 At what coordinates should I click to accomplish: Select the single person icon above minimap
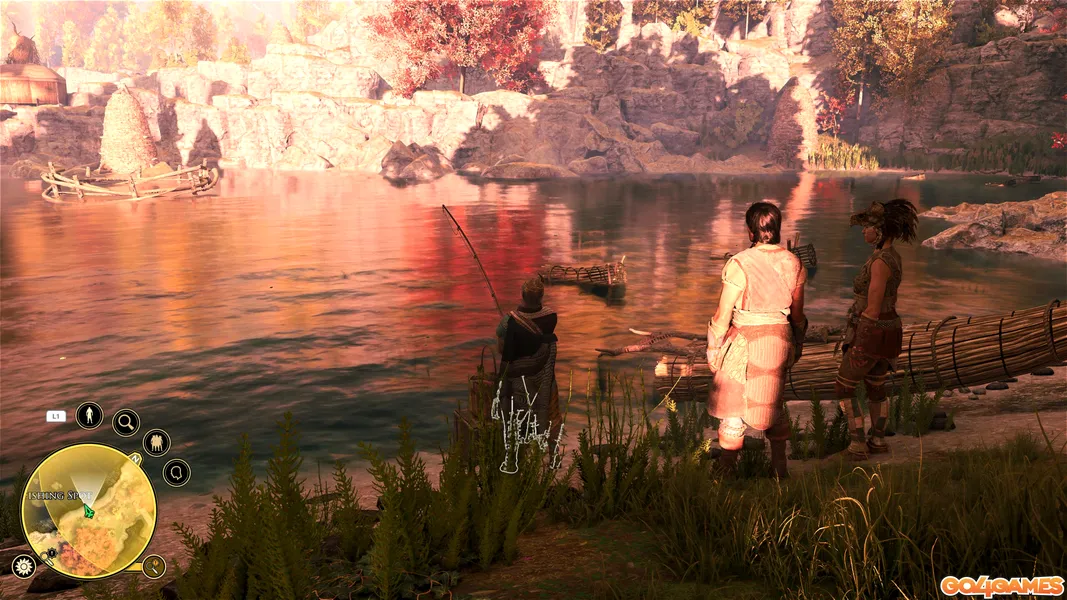tap(89, 414)
